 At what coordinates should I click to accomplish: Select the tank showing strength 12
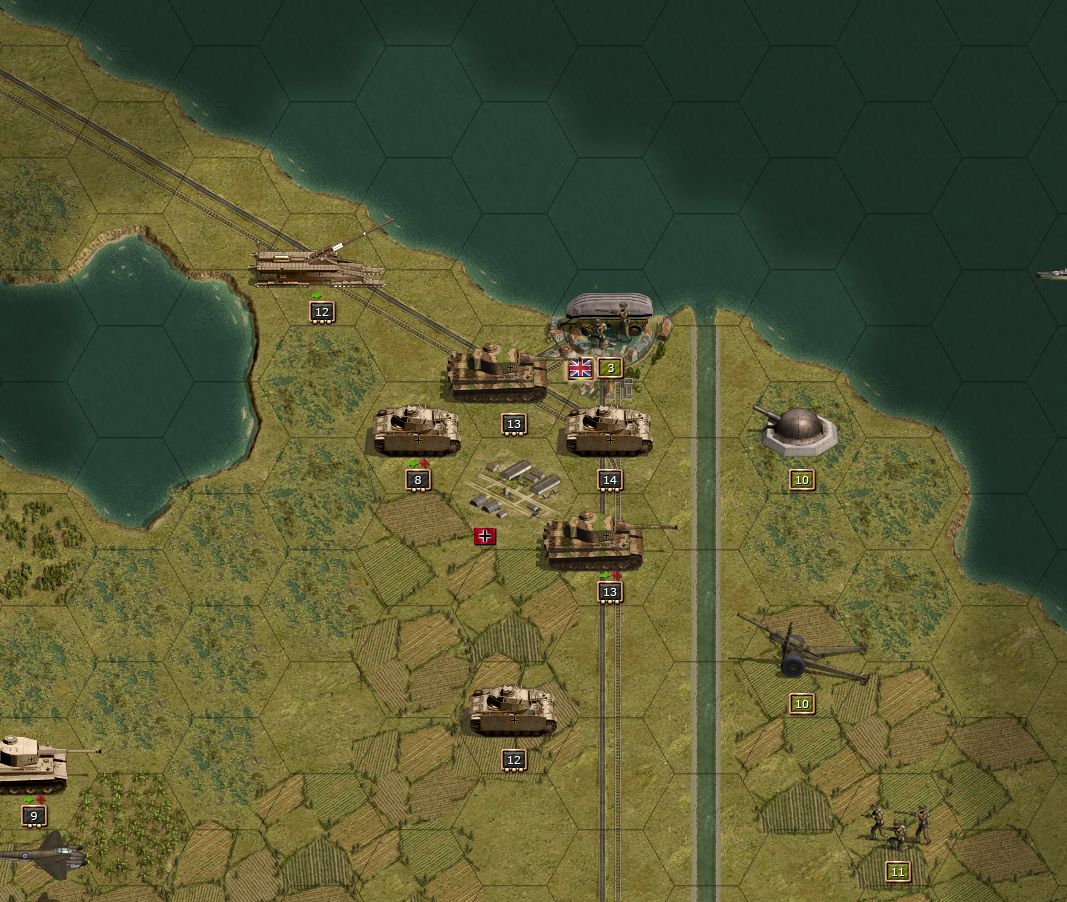[x=513, y=711]
